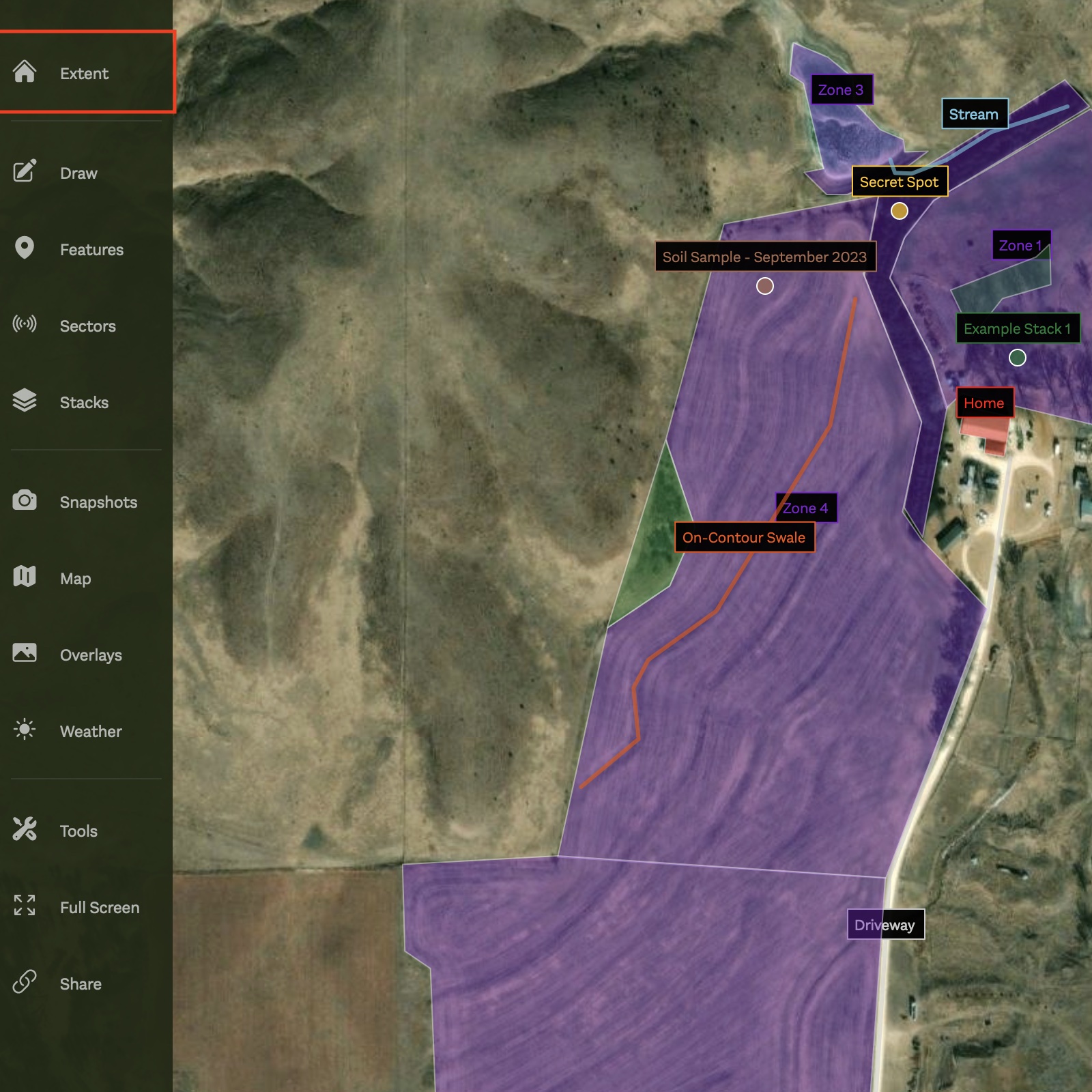Toggle Full Screen mode
1092x1092 pixels.
[99, 908]
